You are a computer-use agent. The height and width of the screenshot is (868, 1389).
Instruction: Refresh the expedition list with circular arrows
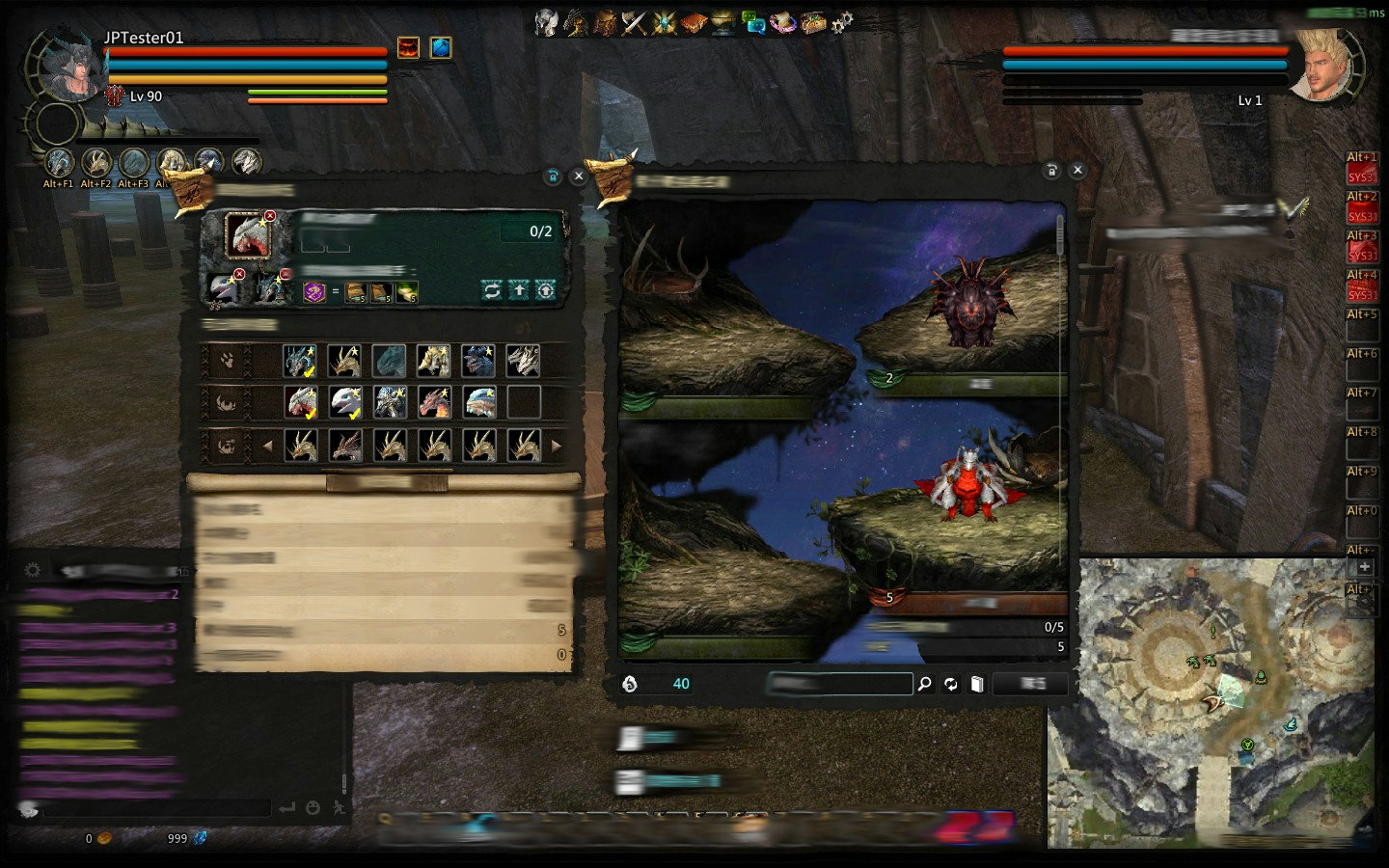pos(951,684)
